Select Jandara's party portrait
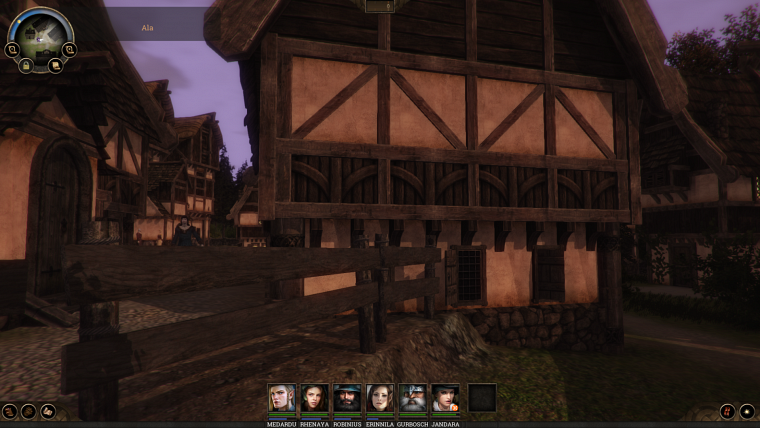Screen dimensions: 760x428 [x=445, y=398]
